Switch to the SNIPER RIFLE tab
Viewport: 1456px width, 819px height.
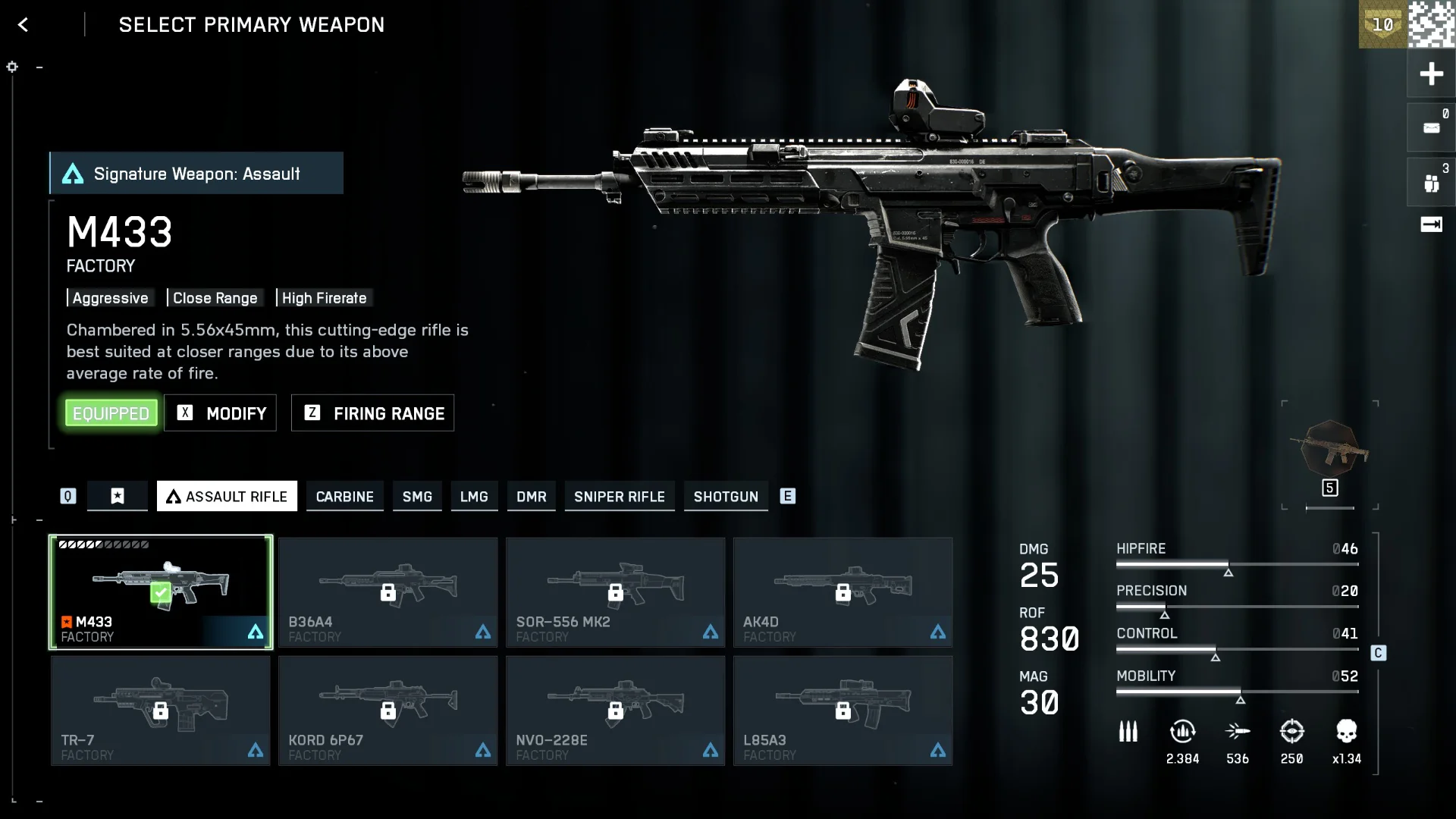[x=620, y=497]
